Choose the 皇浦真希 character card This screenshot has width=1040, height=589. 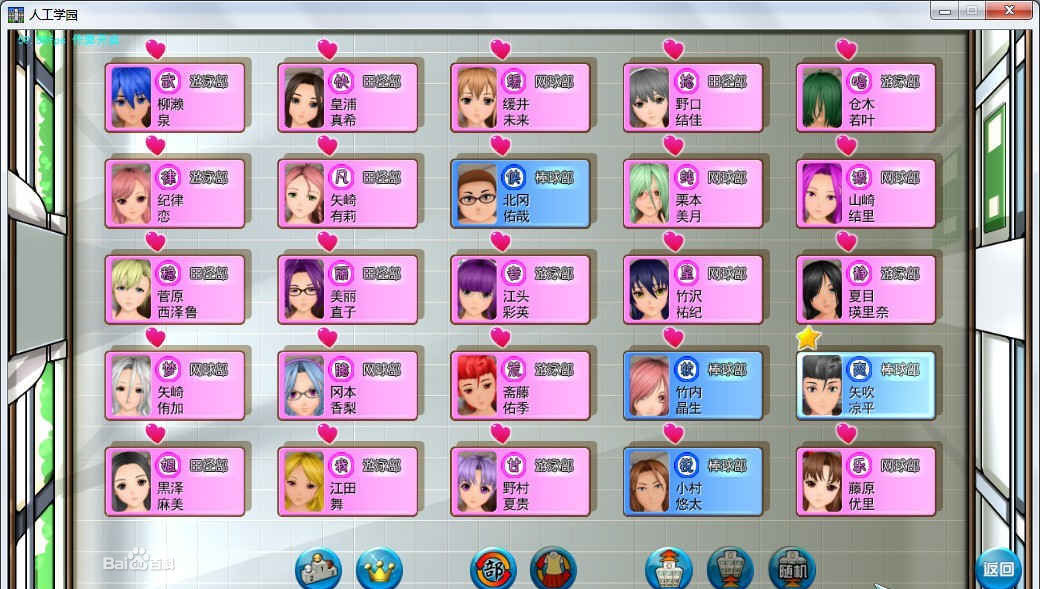tap(348, 98)
